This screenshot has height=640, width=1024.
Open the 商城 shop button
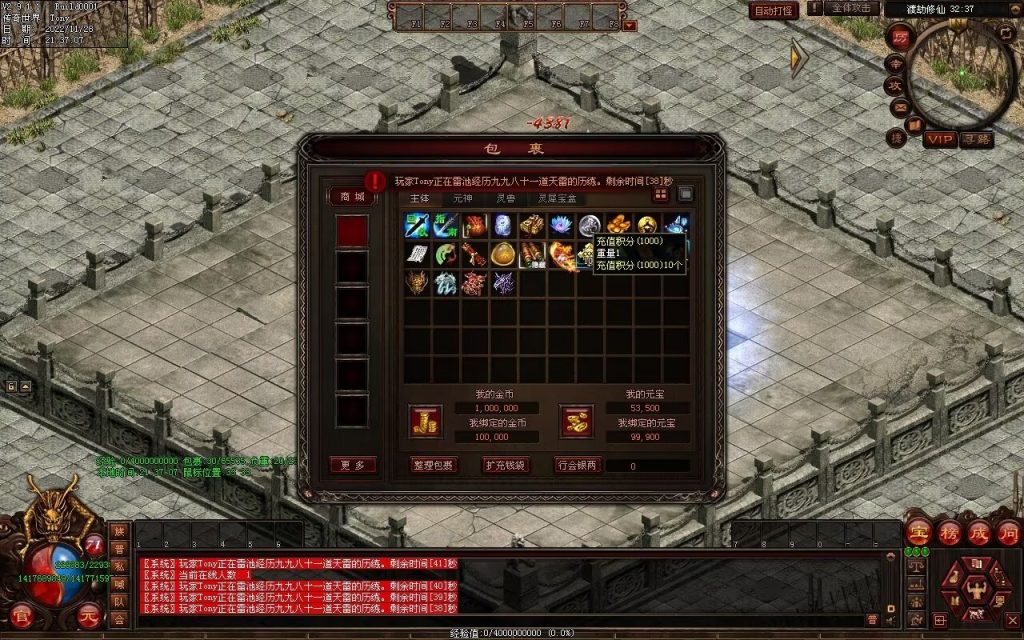[x=352, y=197]
